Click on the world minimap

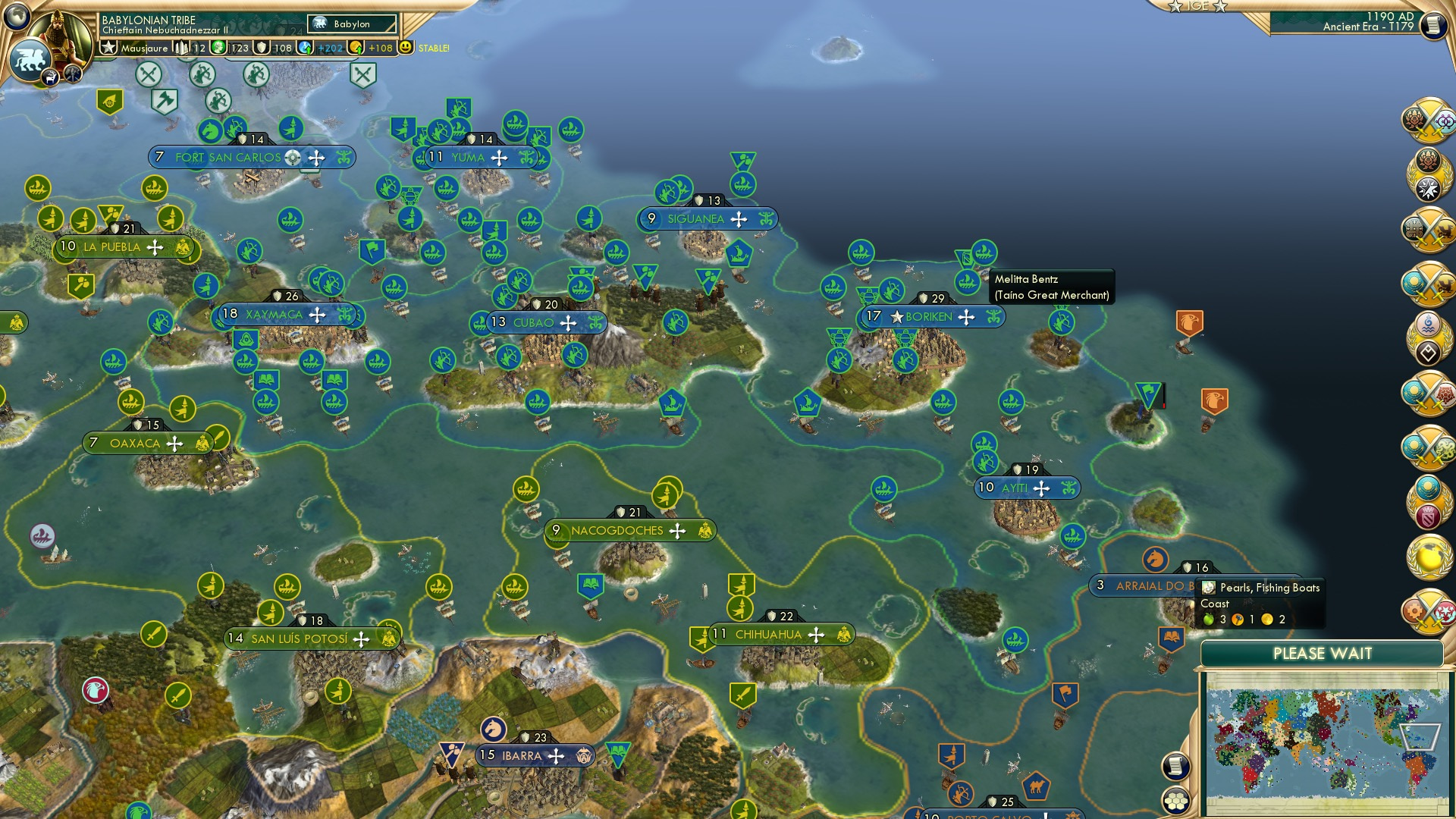coord(1323,742)
